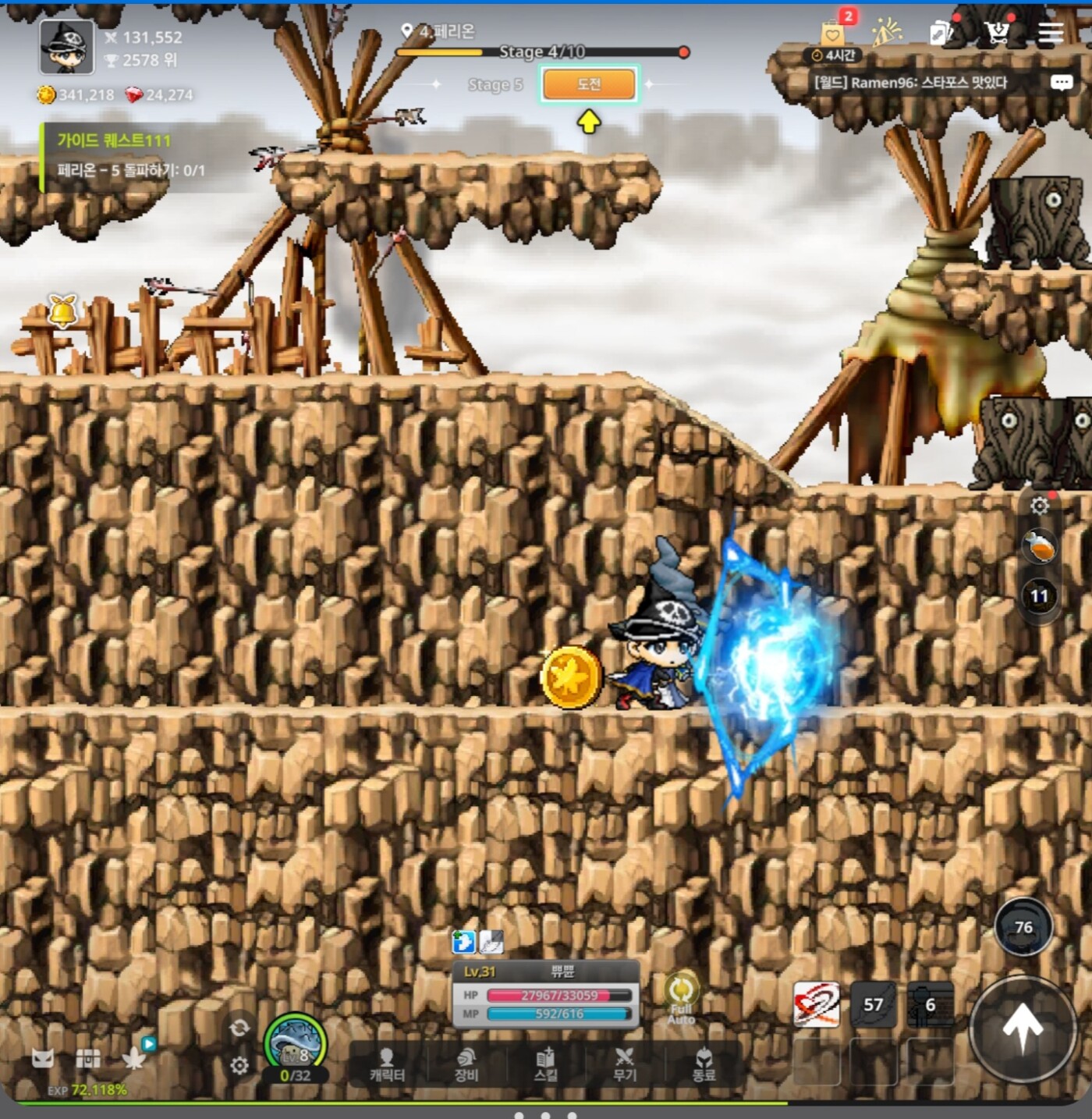
Task: Activate the red swirl slash skill
Action: pos(817,1004)
